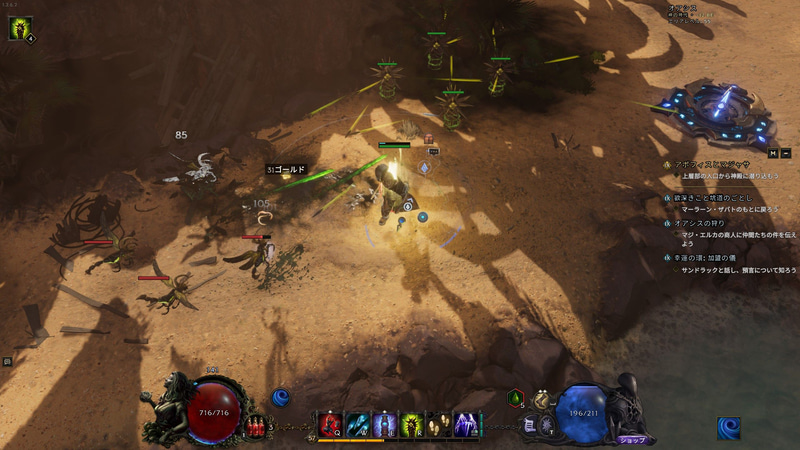800x450 pixels.
Task: Trigger the blue pillar skill
Action: click(x=384, y=425)
